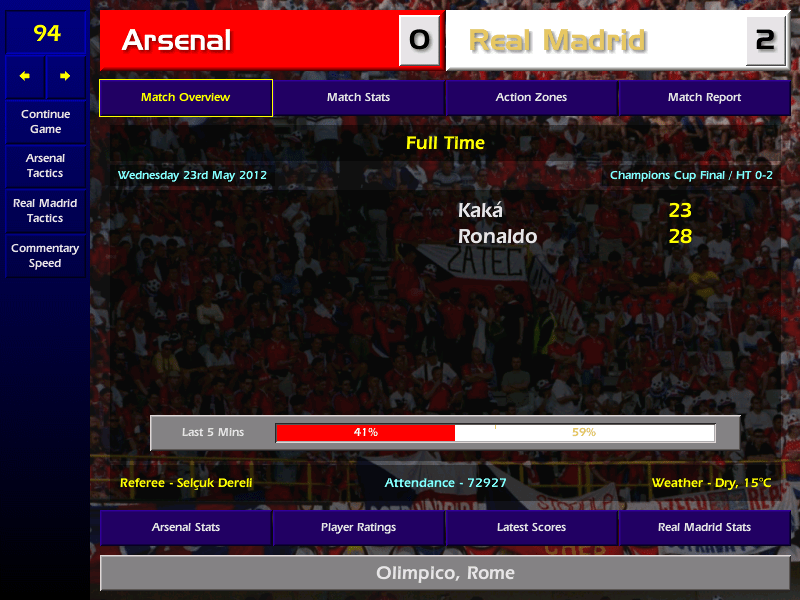Show Player Ratings
Viewport: 800px width, 600px height.
[358, 527]
